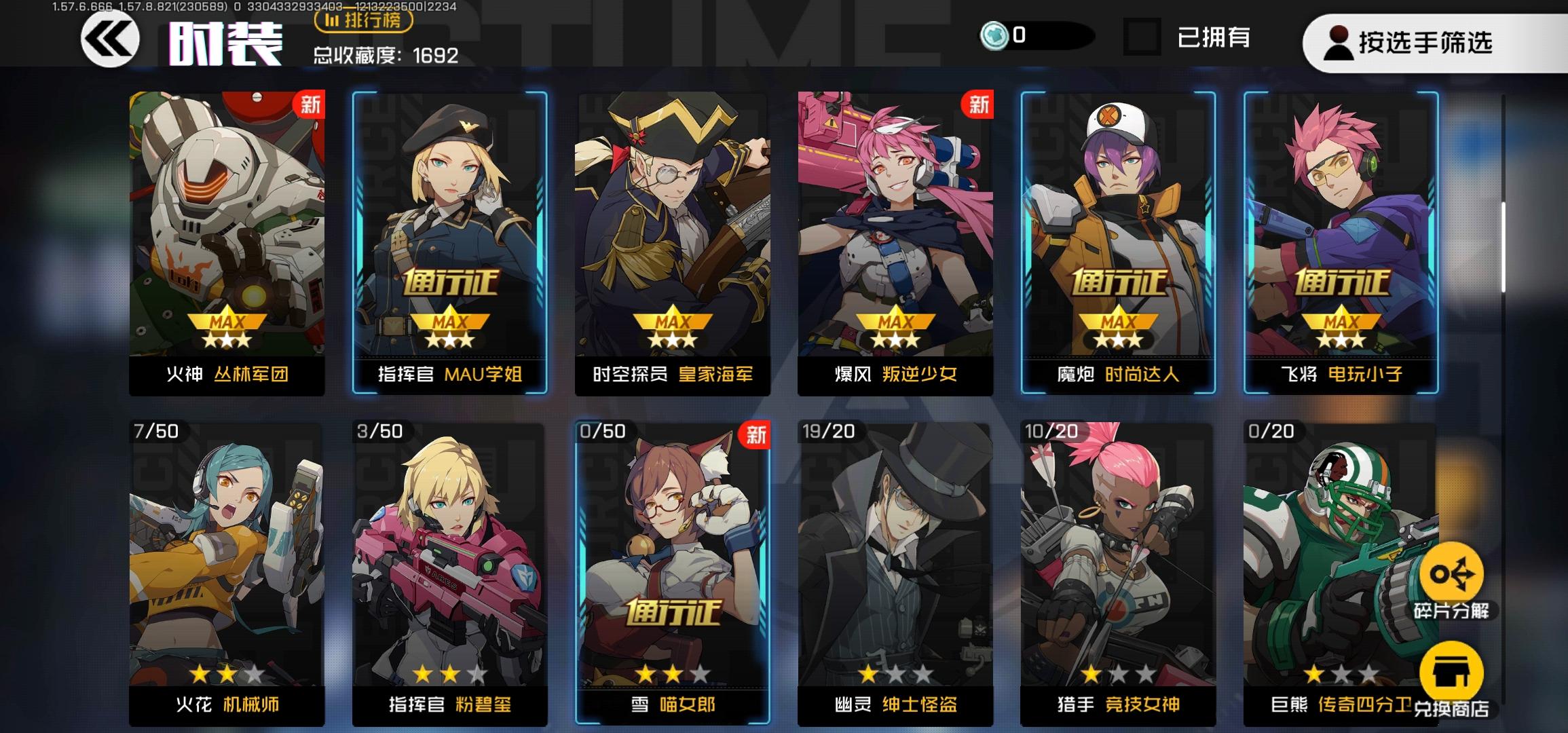The width and height of the screenshot is (1568, 733).
Task: Open the 排行榜 leaderboard
Action: click(365, 22)
